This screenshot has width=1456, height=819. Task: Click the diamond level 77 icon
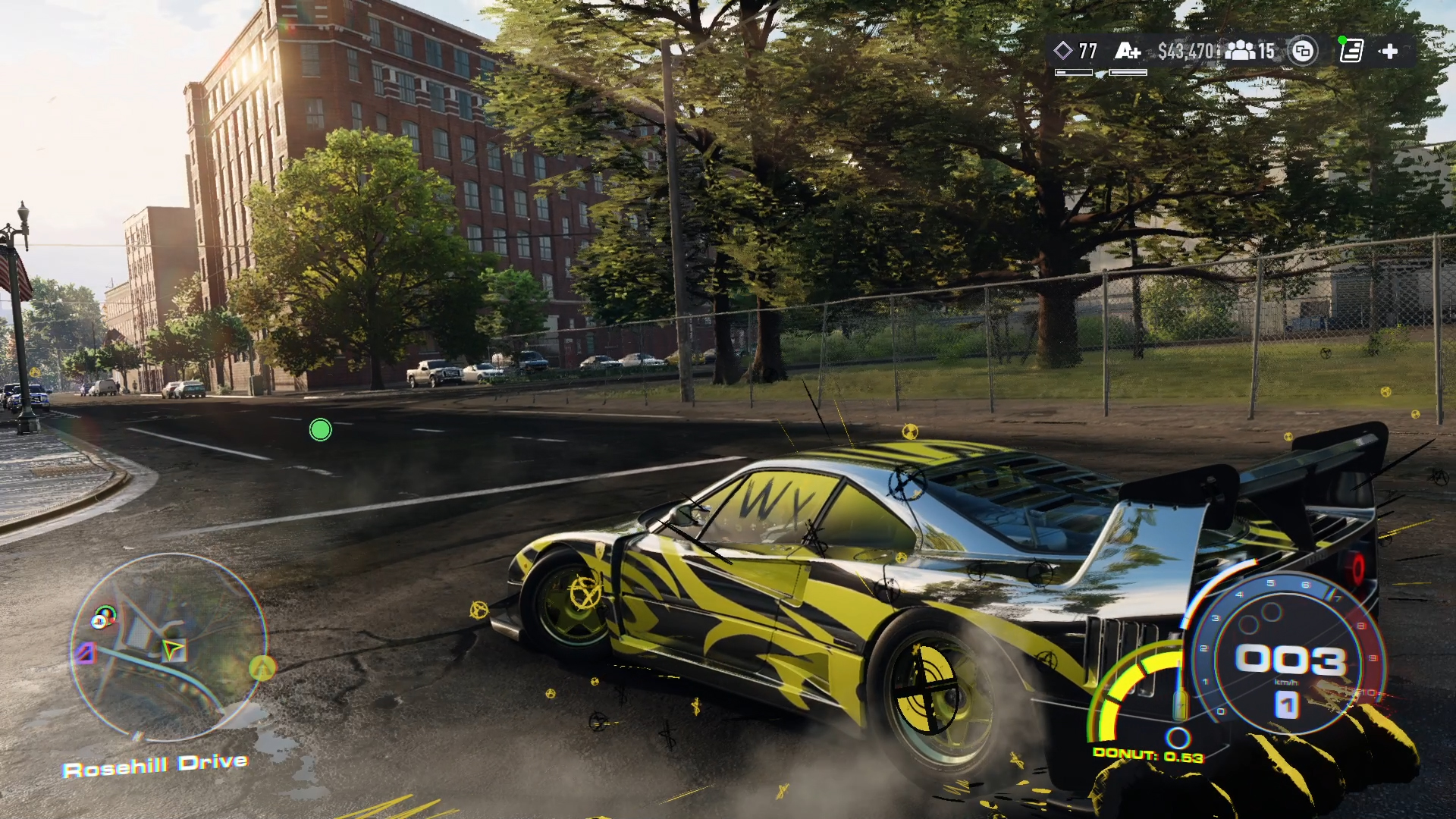1063,51
